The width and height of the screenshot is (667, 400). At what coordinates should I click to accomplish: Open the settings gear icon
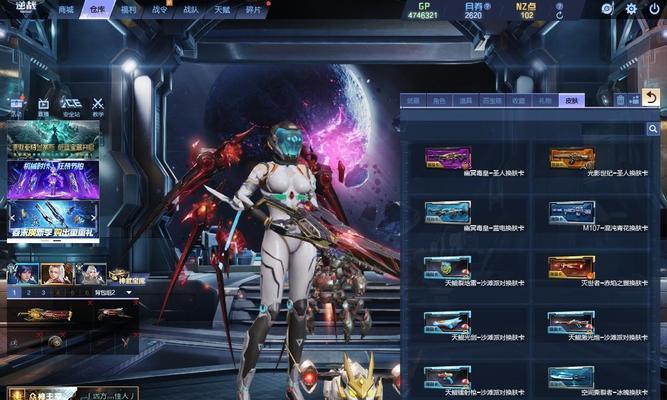point(631,9)
